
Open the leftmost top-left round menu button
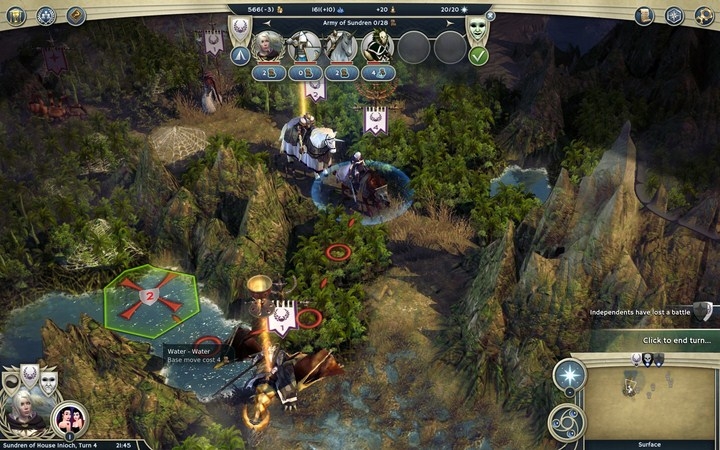17,15
